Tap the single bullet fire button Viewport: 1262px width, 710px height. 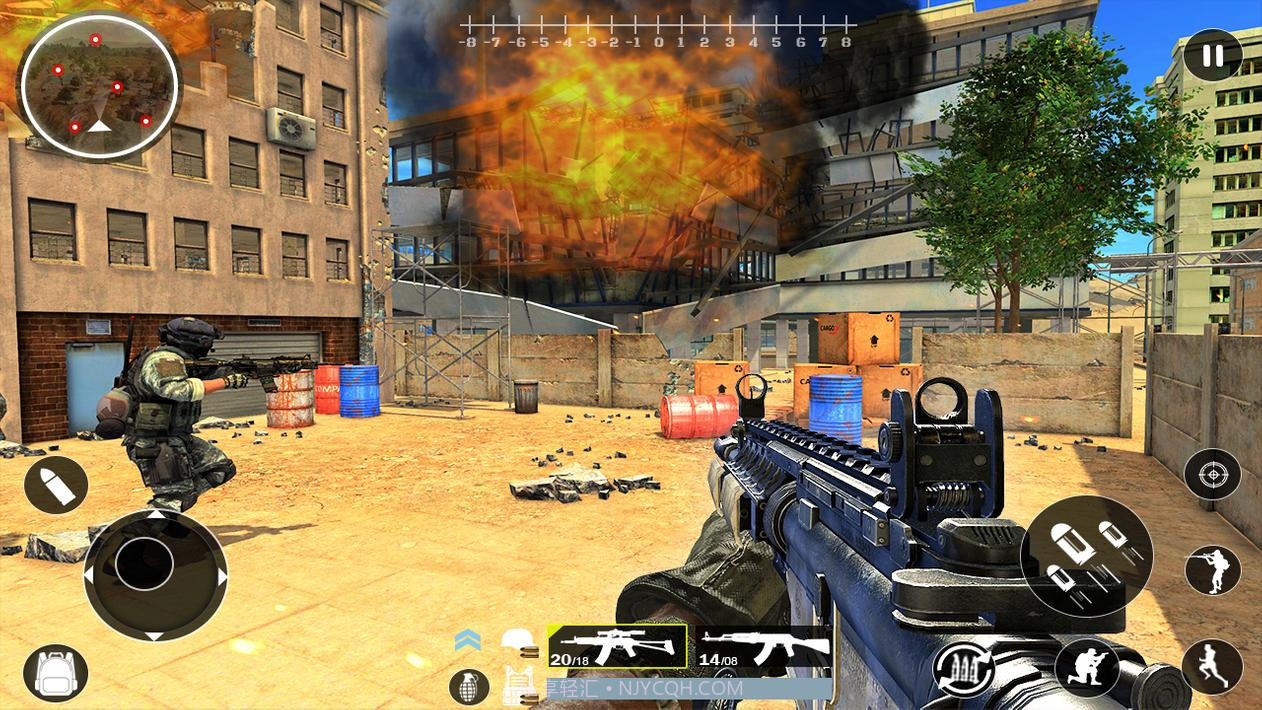click(x=56, y=485)
